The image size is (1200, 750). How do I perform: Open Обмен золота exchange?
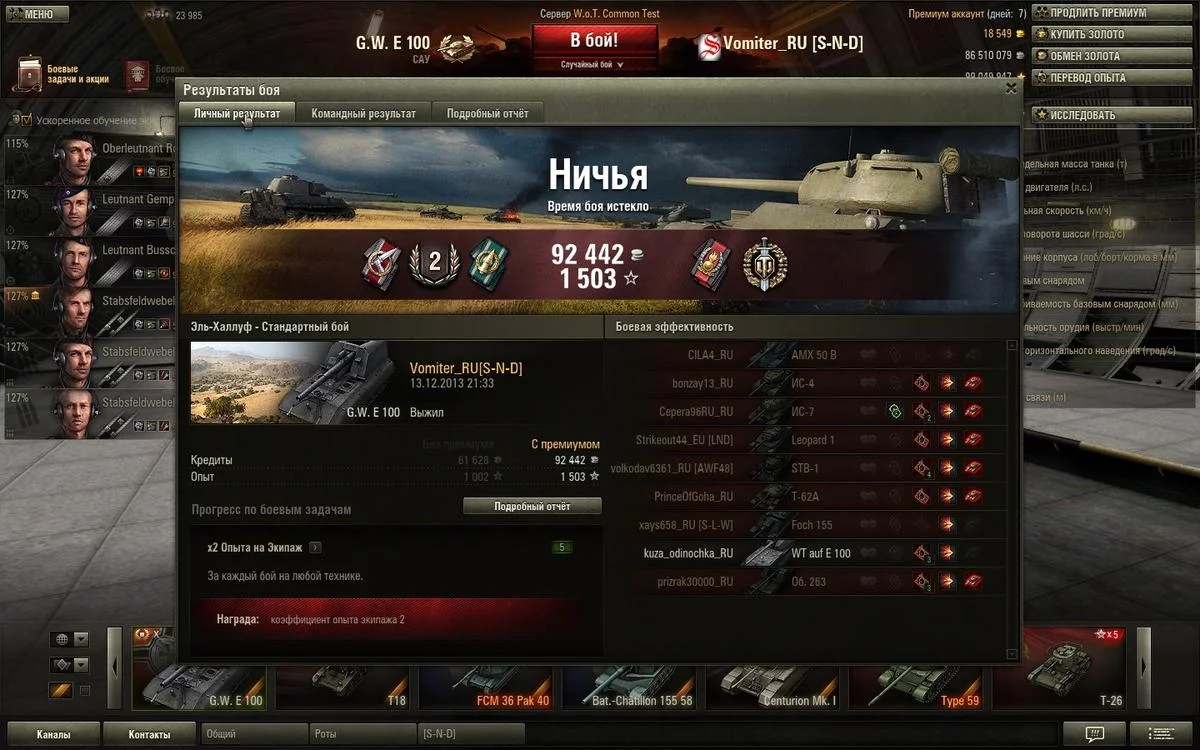1113,56
